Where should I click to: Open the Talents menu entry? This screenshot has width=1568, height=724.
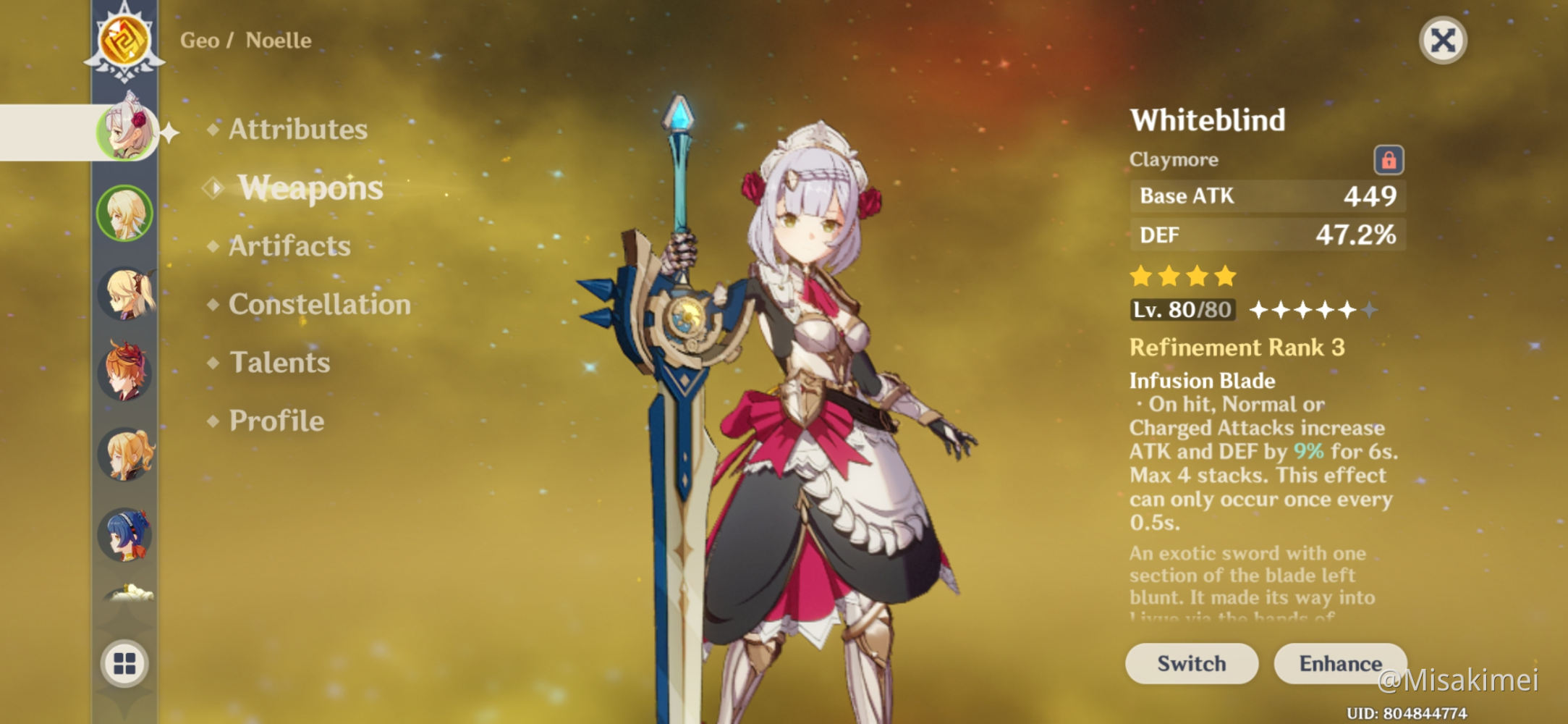click(279, 363)
